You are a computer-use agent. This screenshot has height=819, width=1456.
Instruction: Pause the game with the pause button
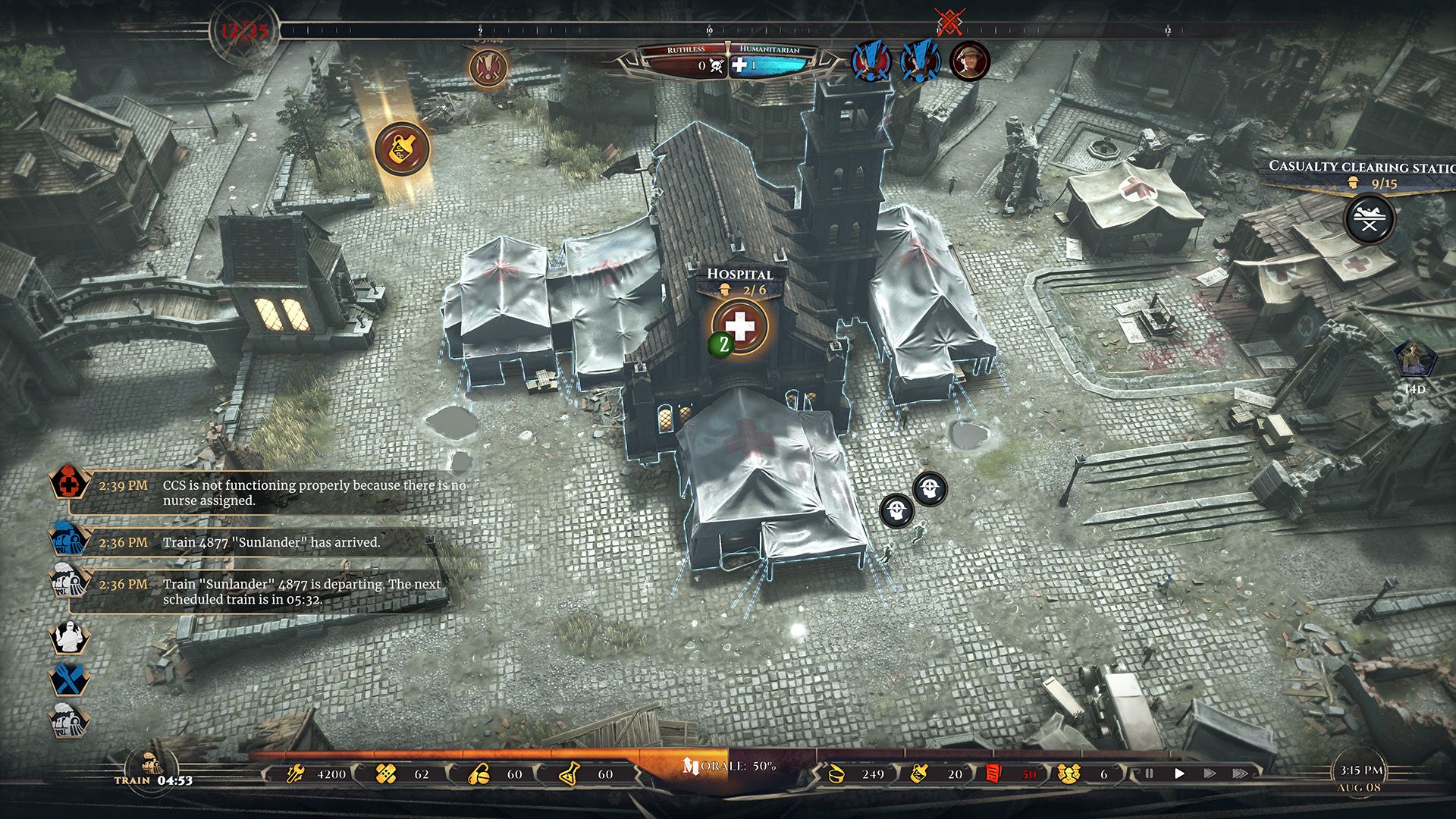point(1149,773)
